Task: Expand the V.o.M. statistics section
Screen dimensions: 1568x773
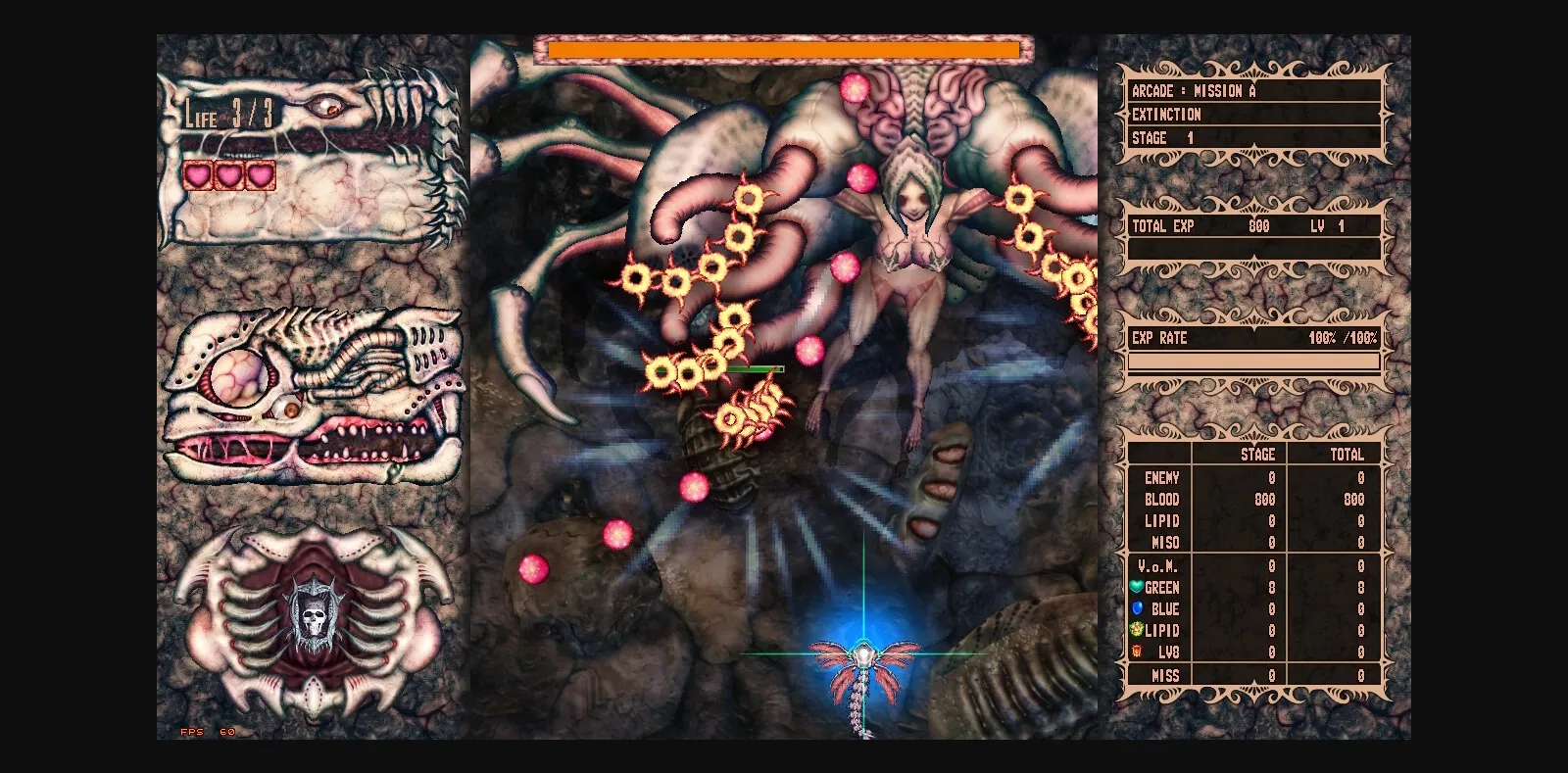Action: pyautogui.click(x=1157, y=565)
